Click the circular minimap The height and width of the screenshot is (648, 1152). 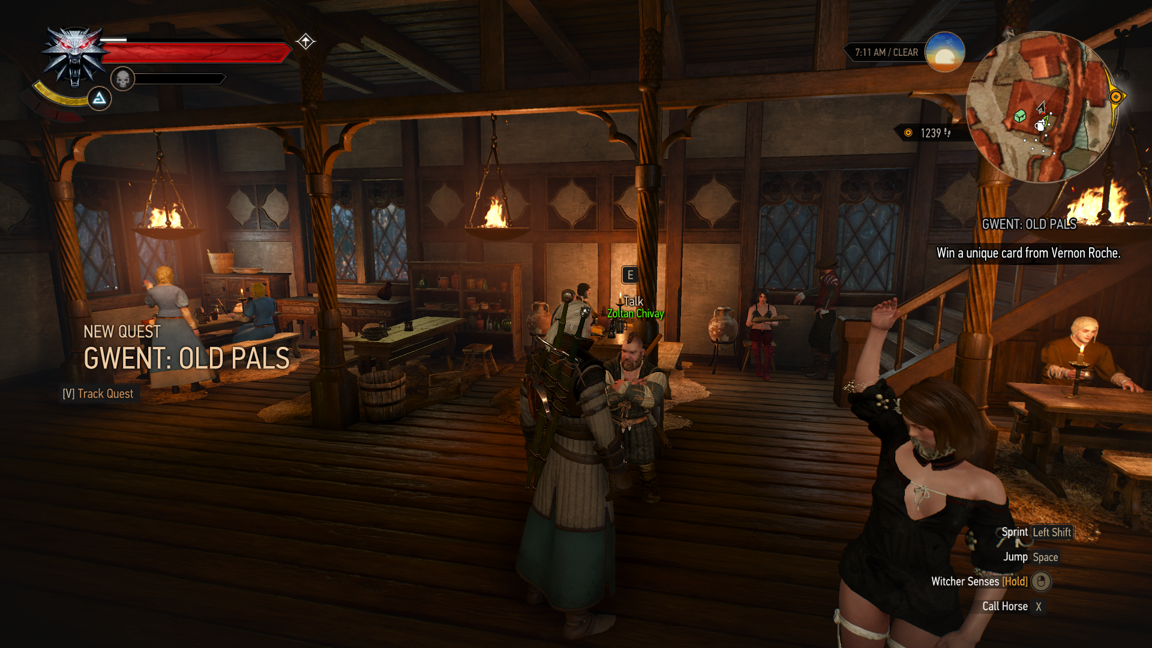[1041, 107]
